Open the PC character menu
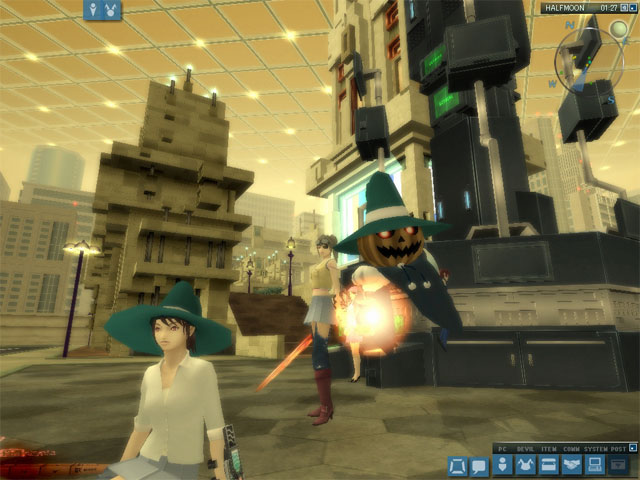The width and height of the screenshot is (640, 480). click(501, 465)
